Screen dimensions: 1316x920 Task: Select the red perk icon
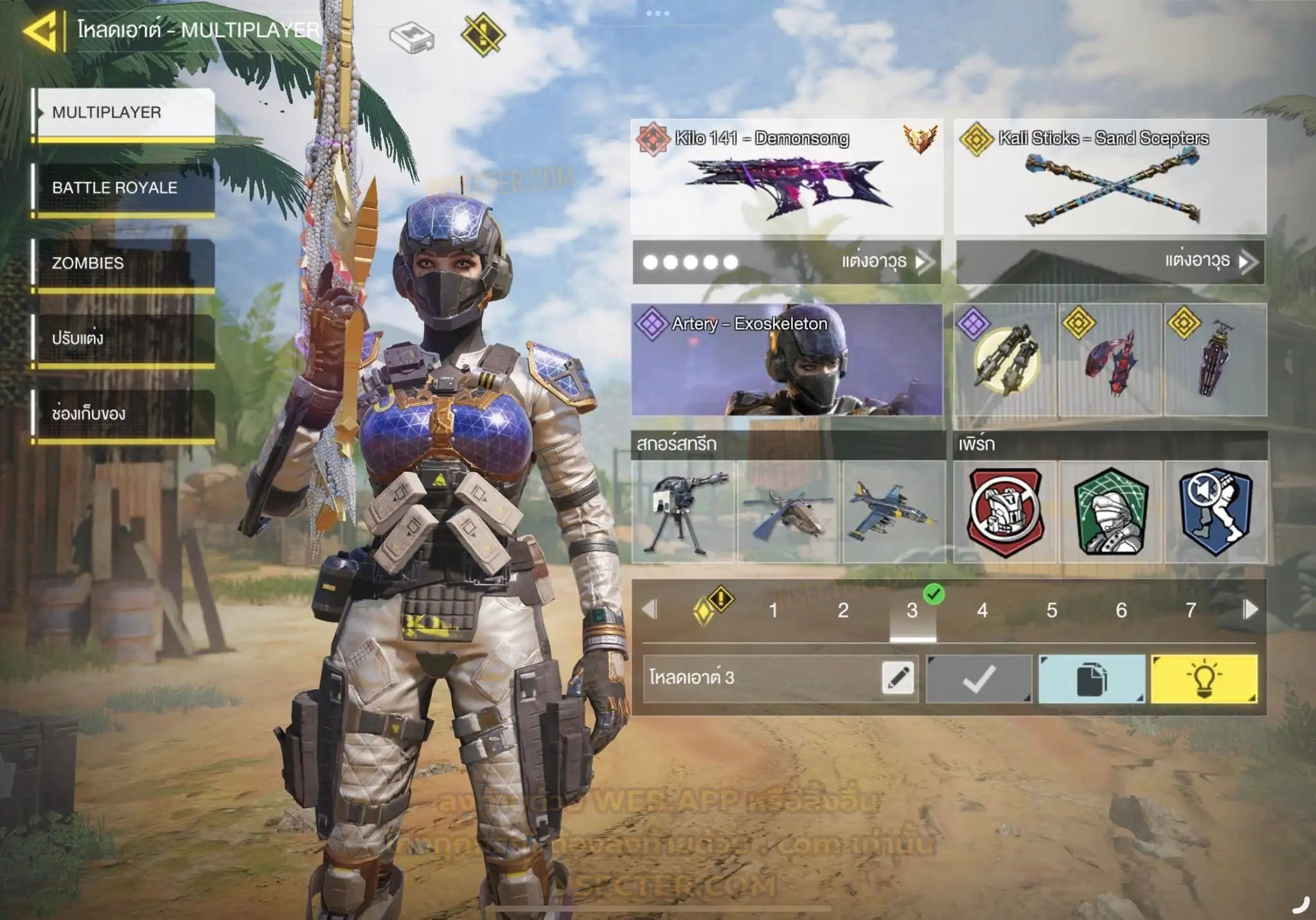(1005, 512)
